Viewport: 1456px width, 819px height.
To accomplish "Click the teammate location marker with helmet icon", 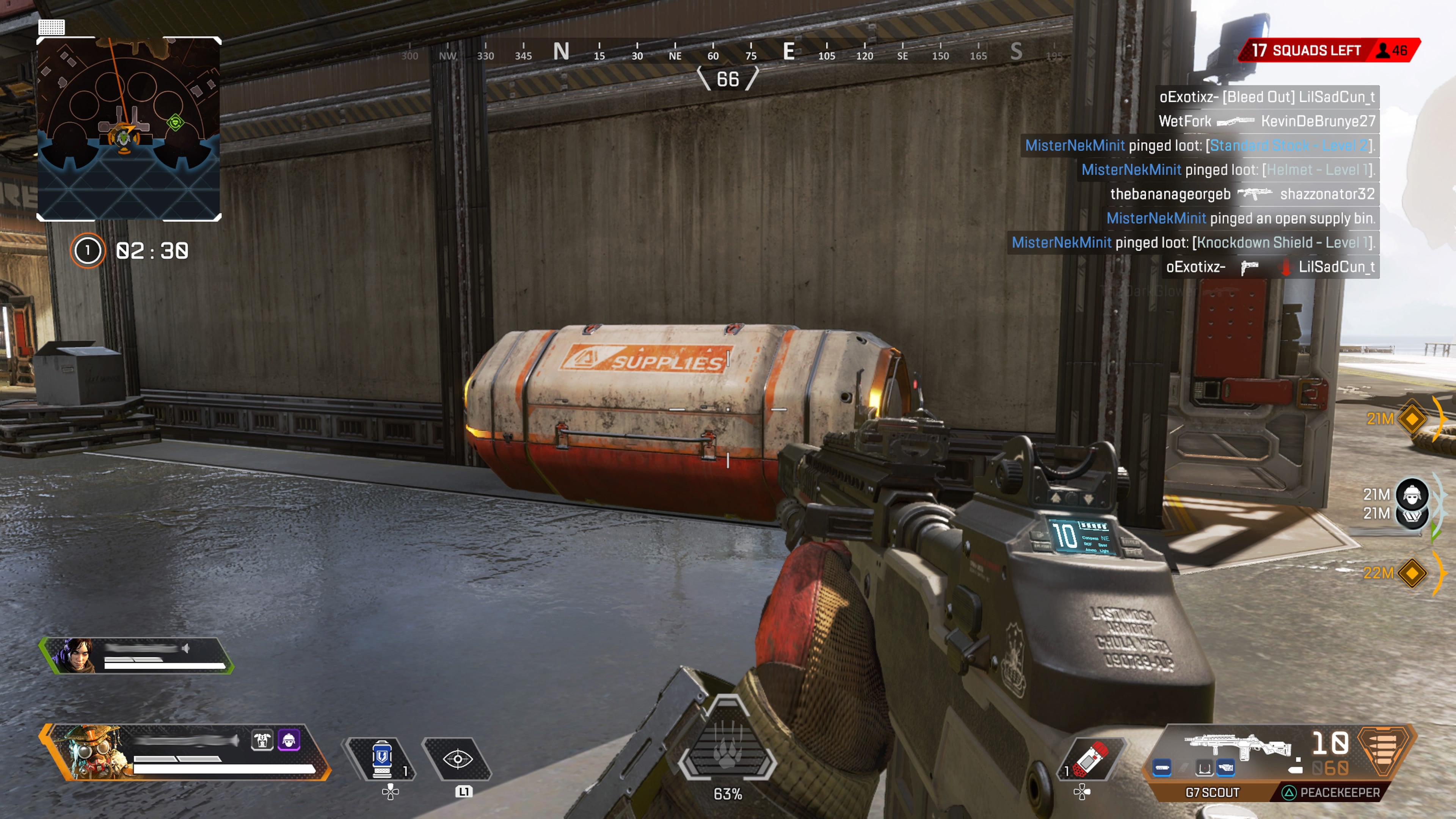I will [1412, 494].
